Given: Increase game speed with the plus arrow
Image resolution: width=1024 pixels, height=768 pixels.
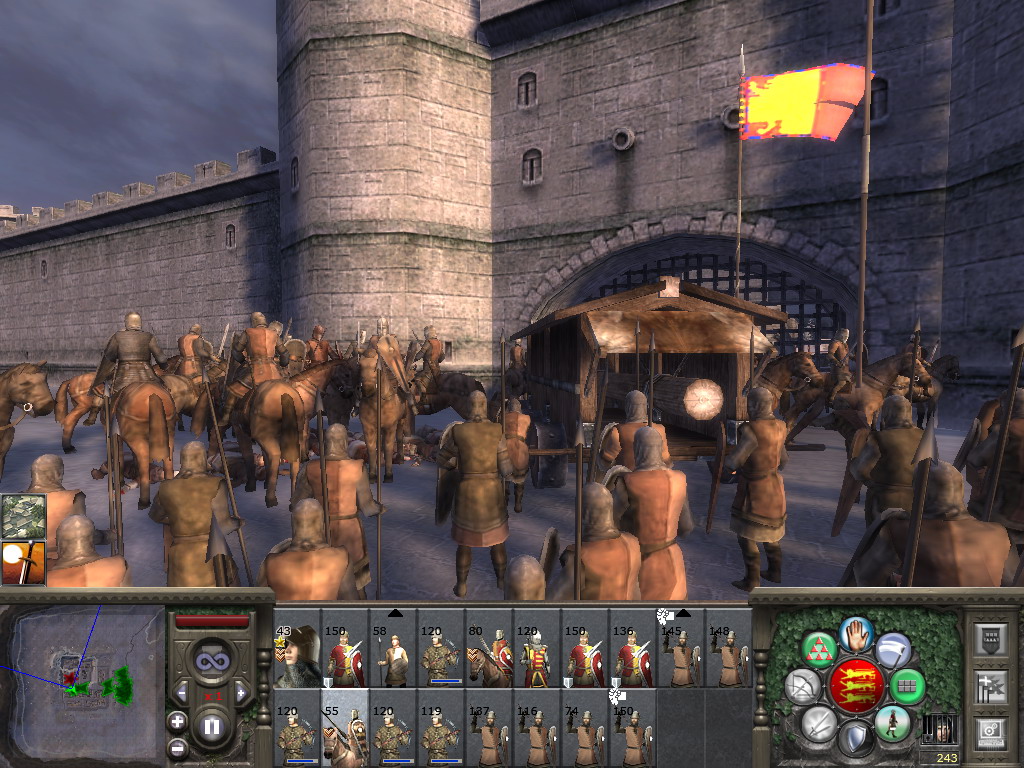Looking at the screenshot, I should pyautogui.click(x=241, y=692).
